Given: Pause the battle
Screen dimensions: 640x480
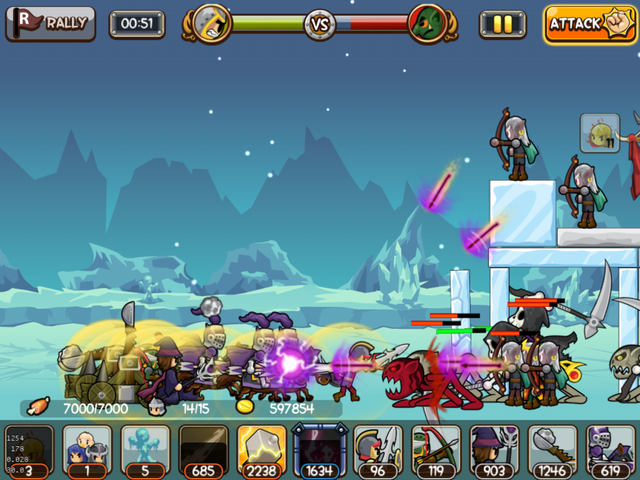Looking at the screenshot, I should tap(503, 24).
